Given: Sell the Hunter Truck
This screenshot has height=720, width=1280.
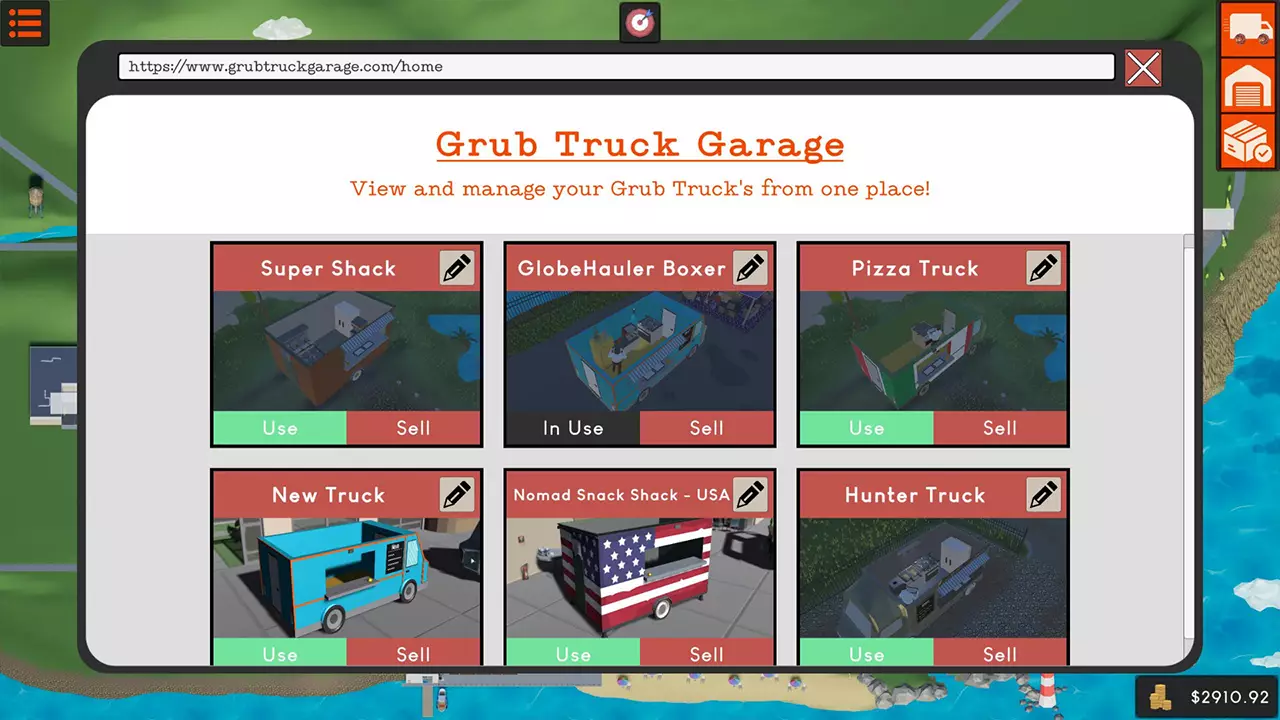Looking at the screenshot, I should click(x=999, y=654).
